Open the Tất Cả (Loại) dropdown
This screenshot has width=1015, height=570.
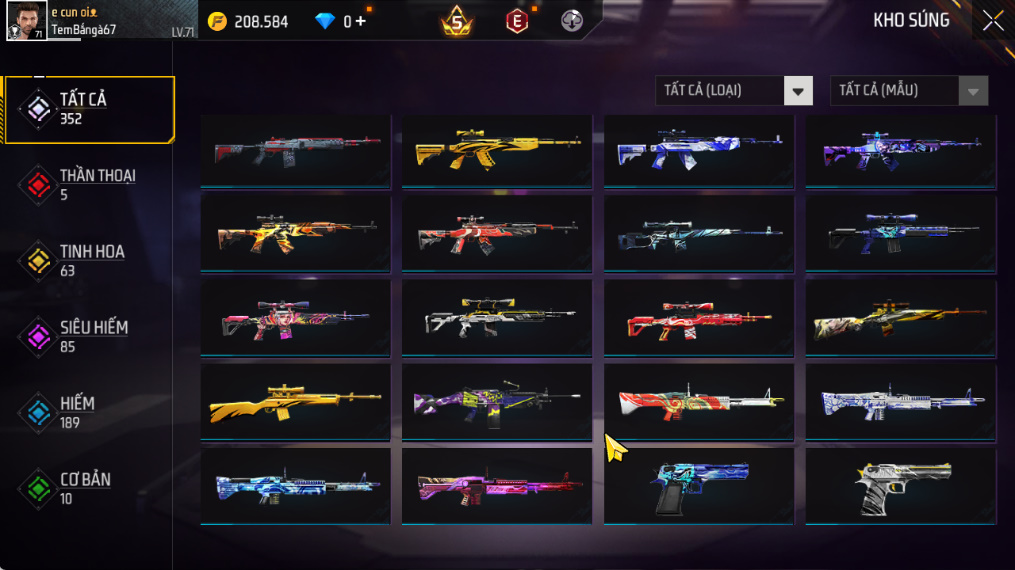[733, 91]
